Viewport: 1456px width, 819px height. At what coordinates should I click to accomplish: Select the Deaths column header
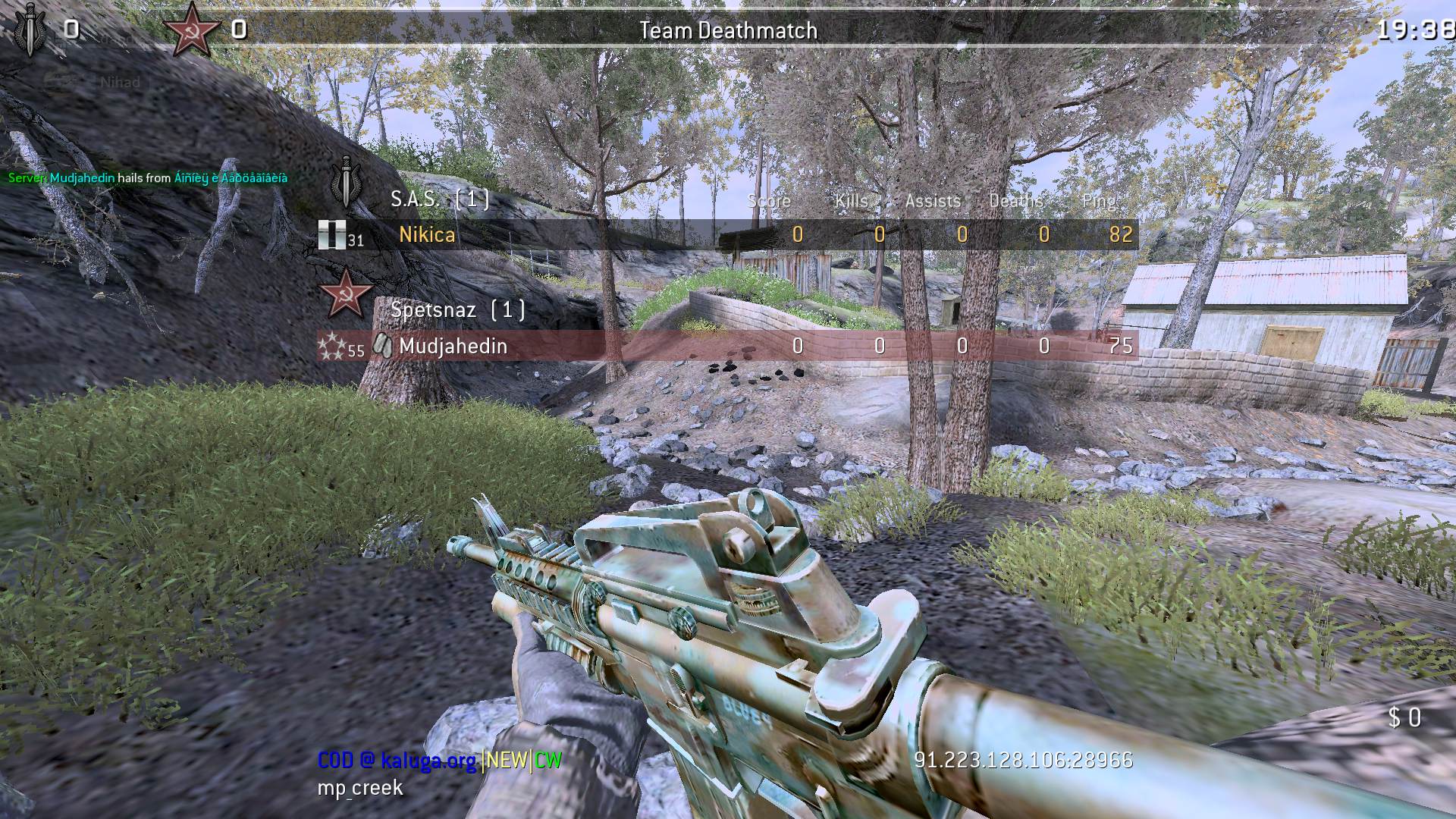tap(1015, 201)
